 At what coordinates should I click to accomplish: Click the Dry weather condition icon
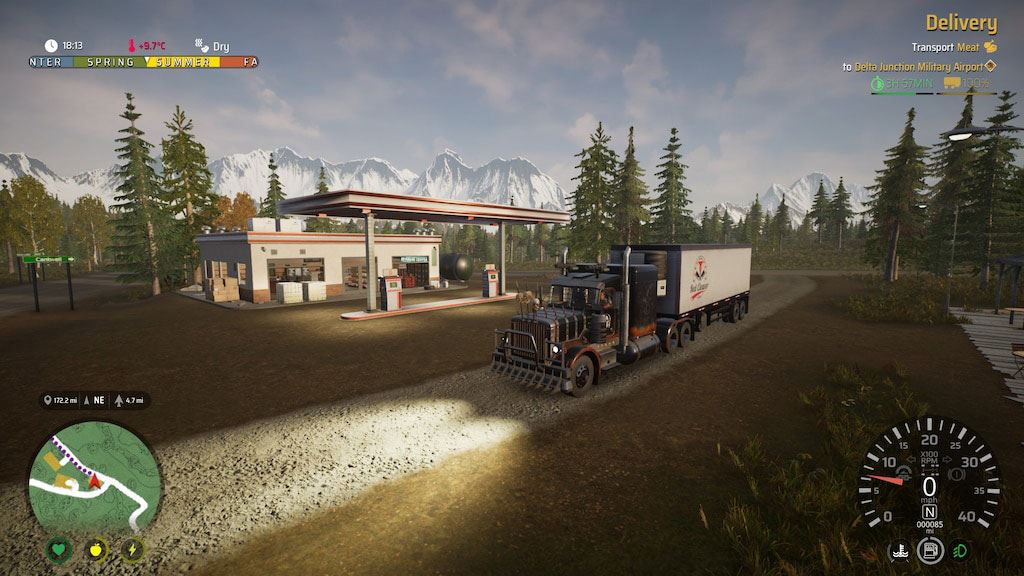(x=201, y=45)
